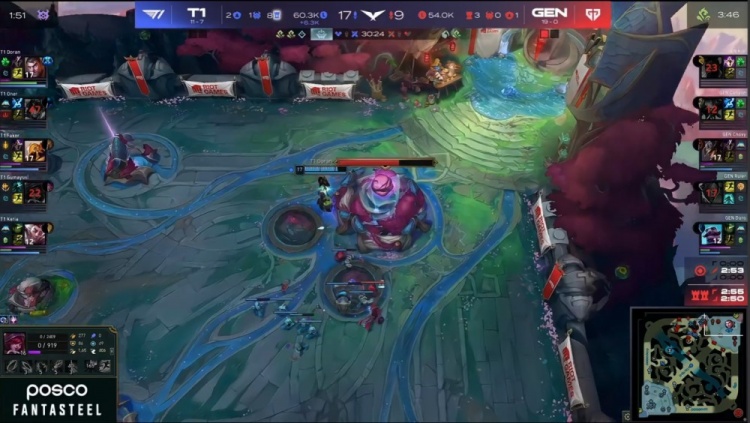The image size is (750, 423).
Task: Click the POSCO Fantasteel sponsor banner
Action: click(x=57, y=400)
